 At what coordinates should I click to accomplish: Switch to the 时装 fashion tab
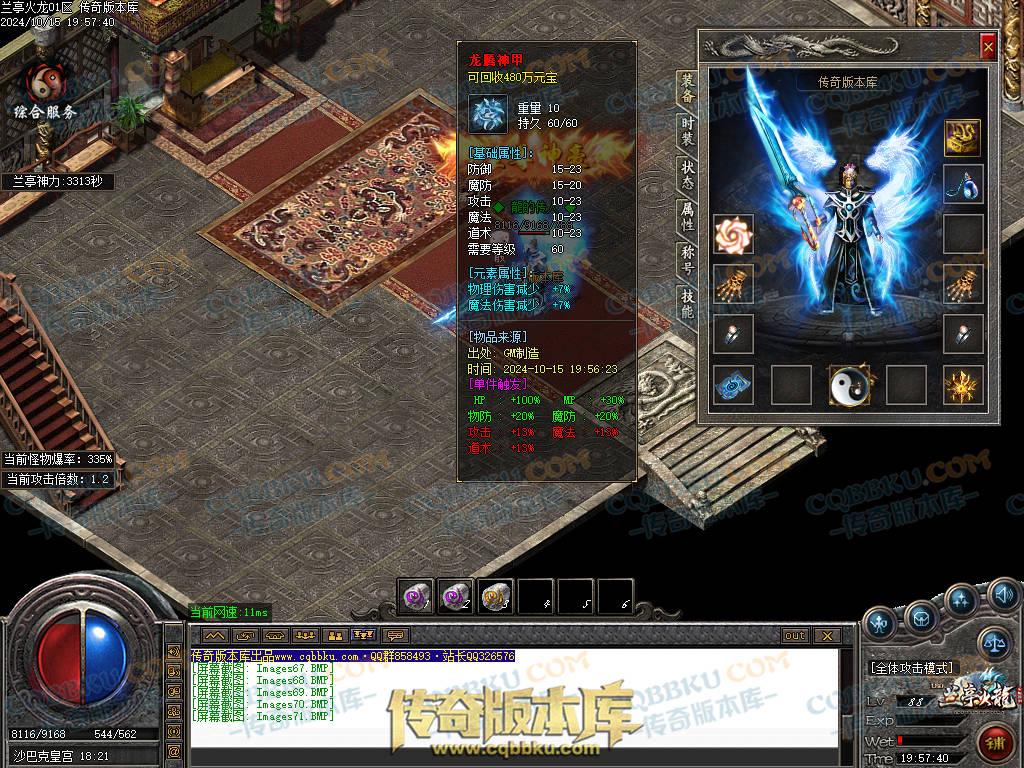coord(688,130)
